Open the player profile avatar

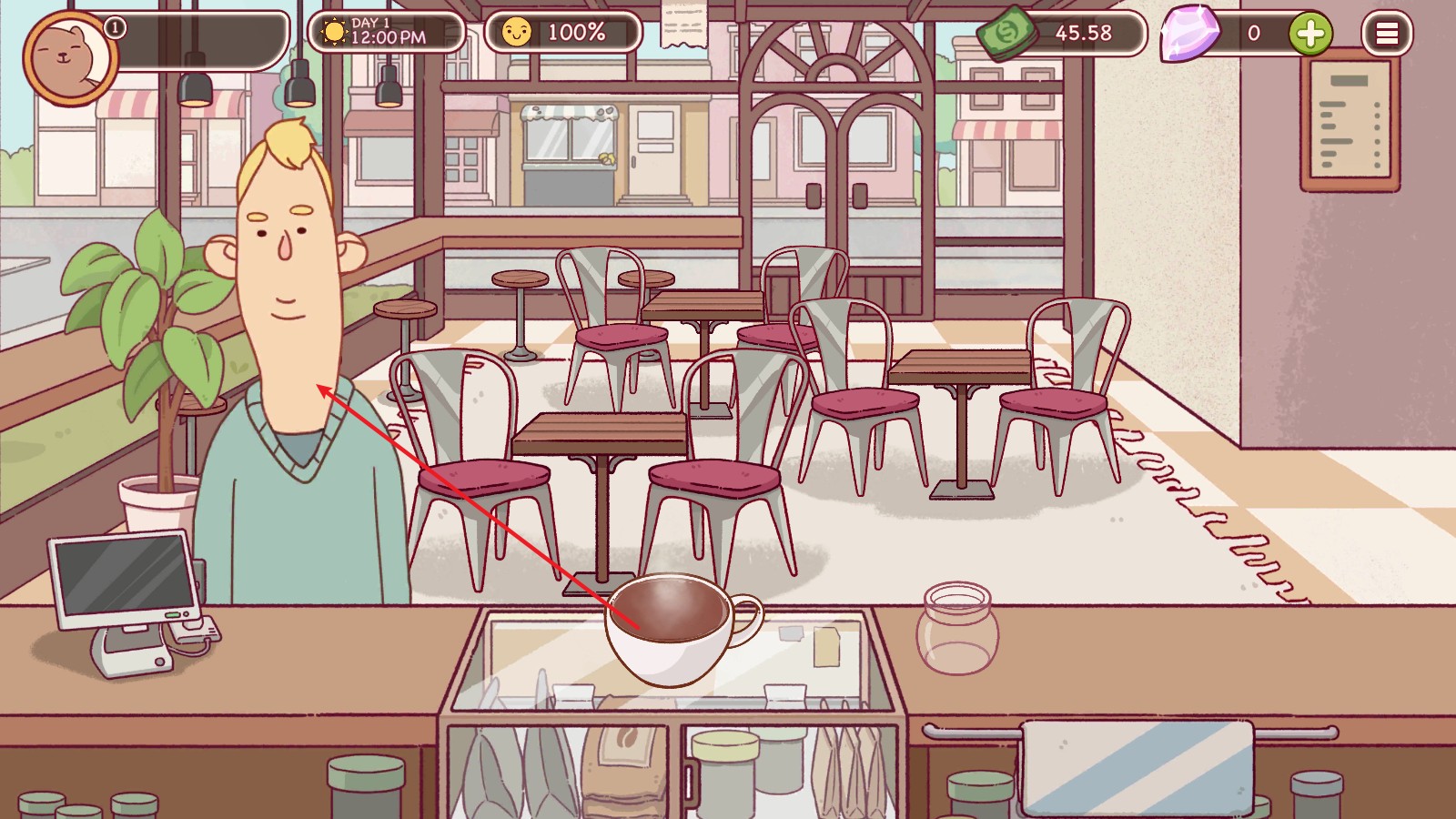[69, 56]
